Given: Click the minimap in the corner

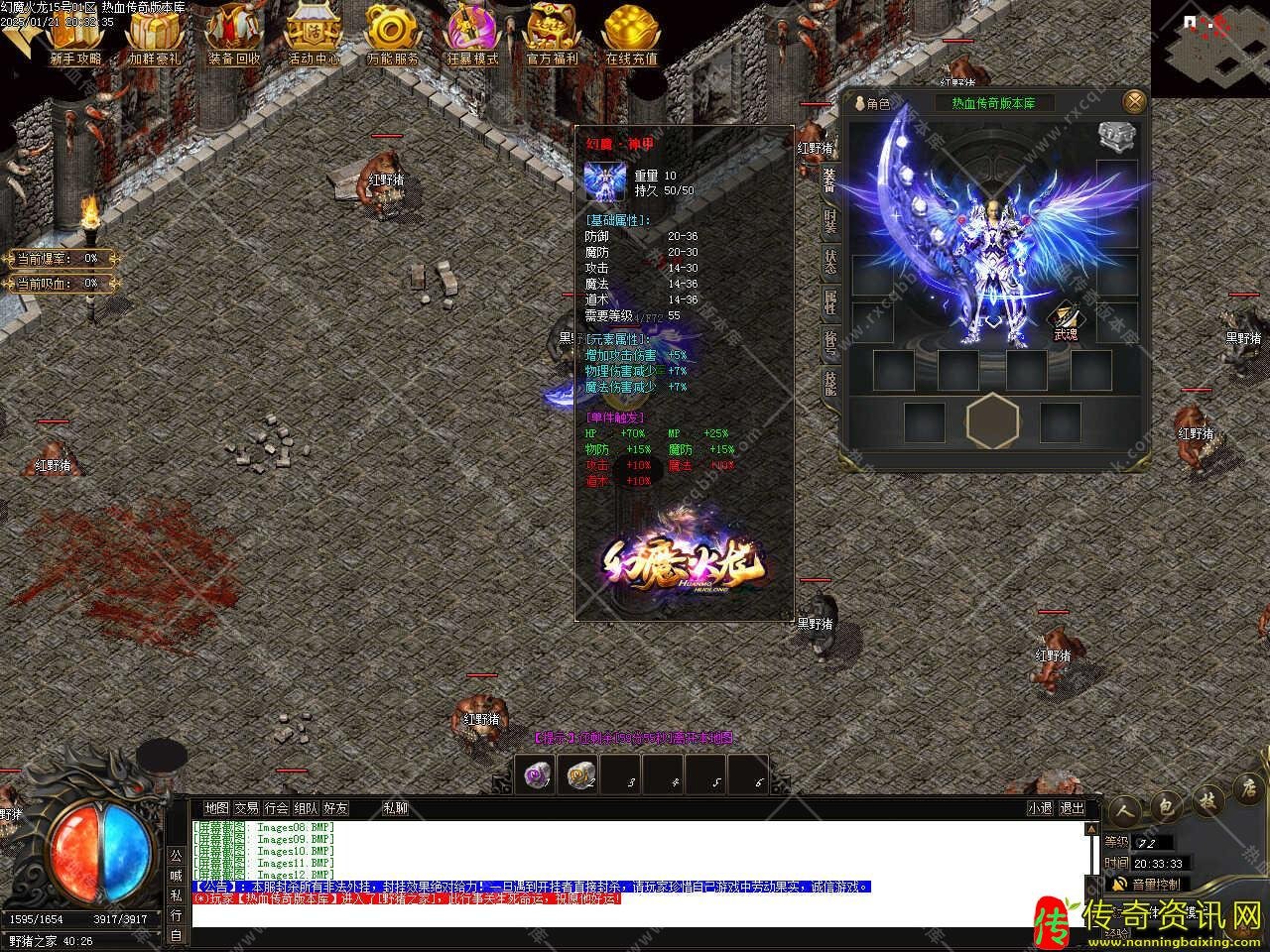Looking at the screenshot, I should click(1210, 48).
